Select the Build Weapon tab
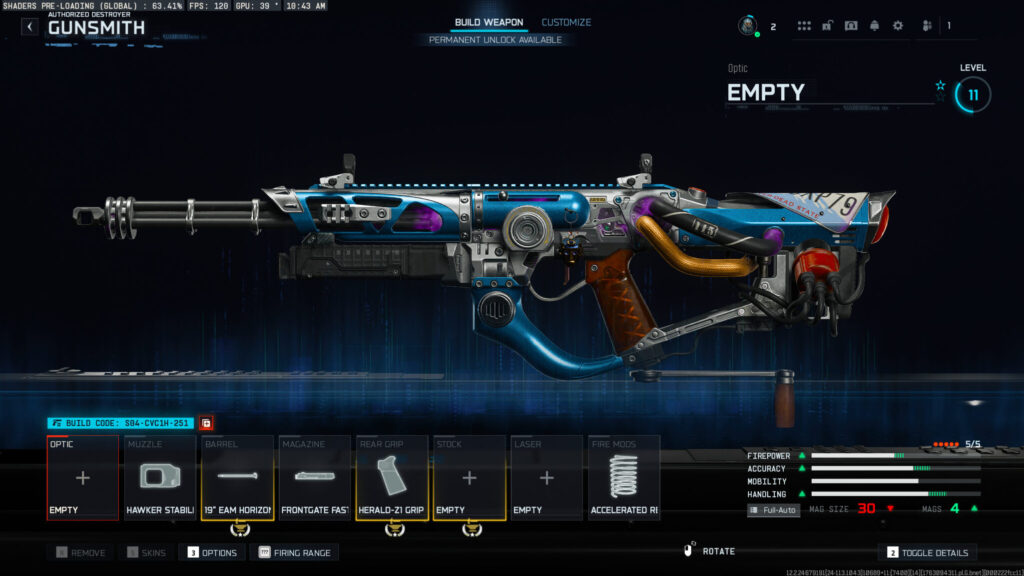 489,22
